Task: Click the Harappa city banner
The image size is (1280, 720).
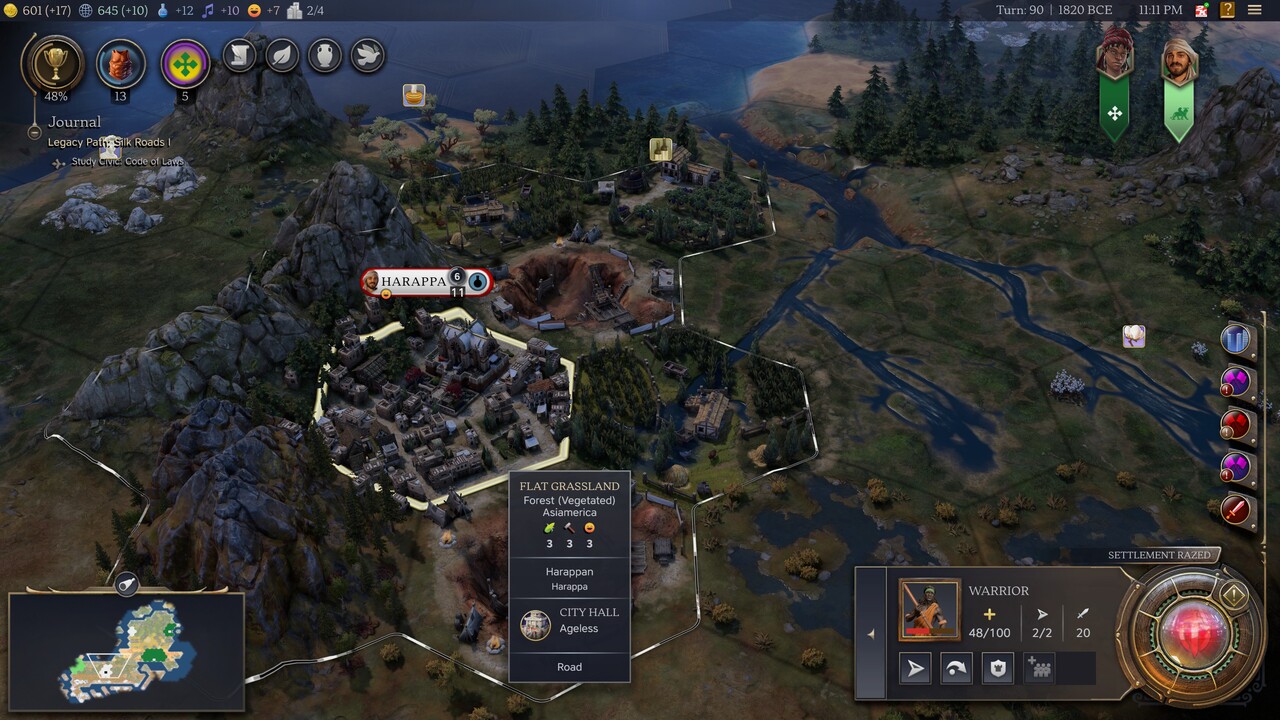Action: [414, 282]
